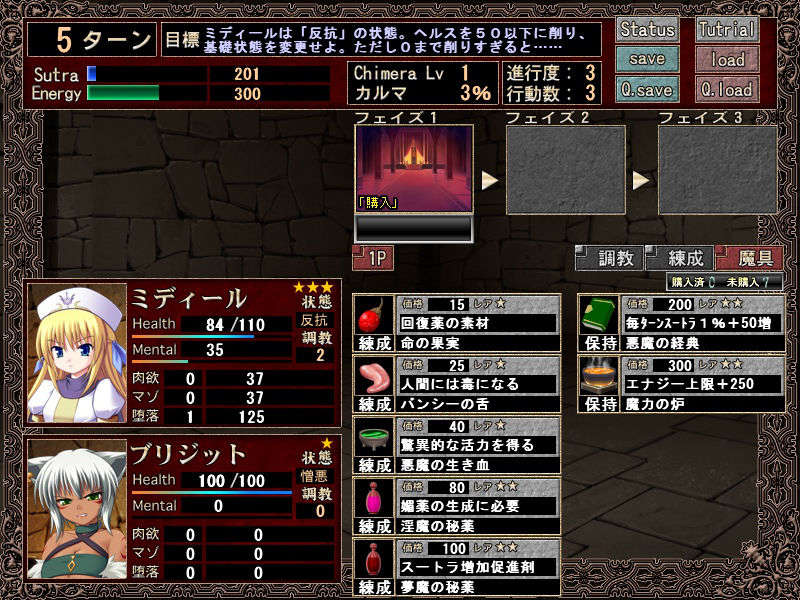This screenshot has width=800, height=600.
Task: Perform a Q.save quick save
Action: pyautogui.click(x=647, y=89)
